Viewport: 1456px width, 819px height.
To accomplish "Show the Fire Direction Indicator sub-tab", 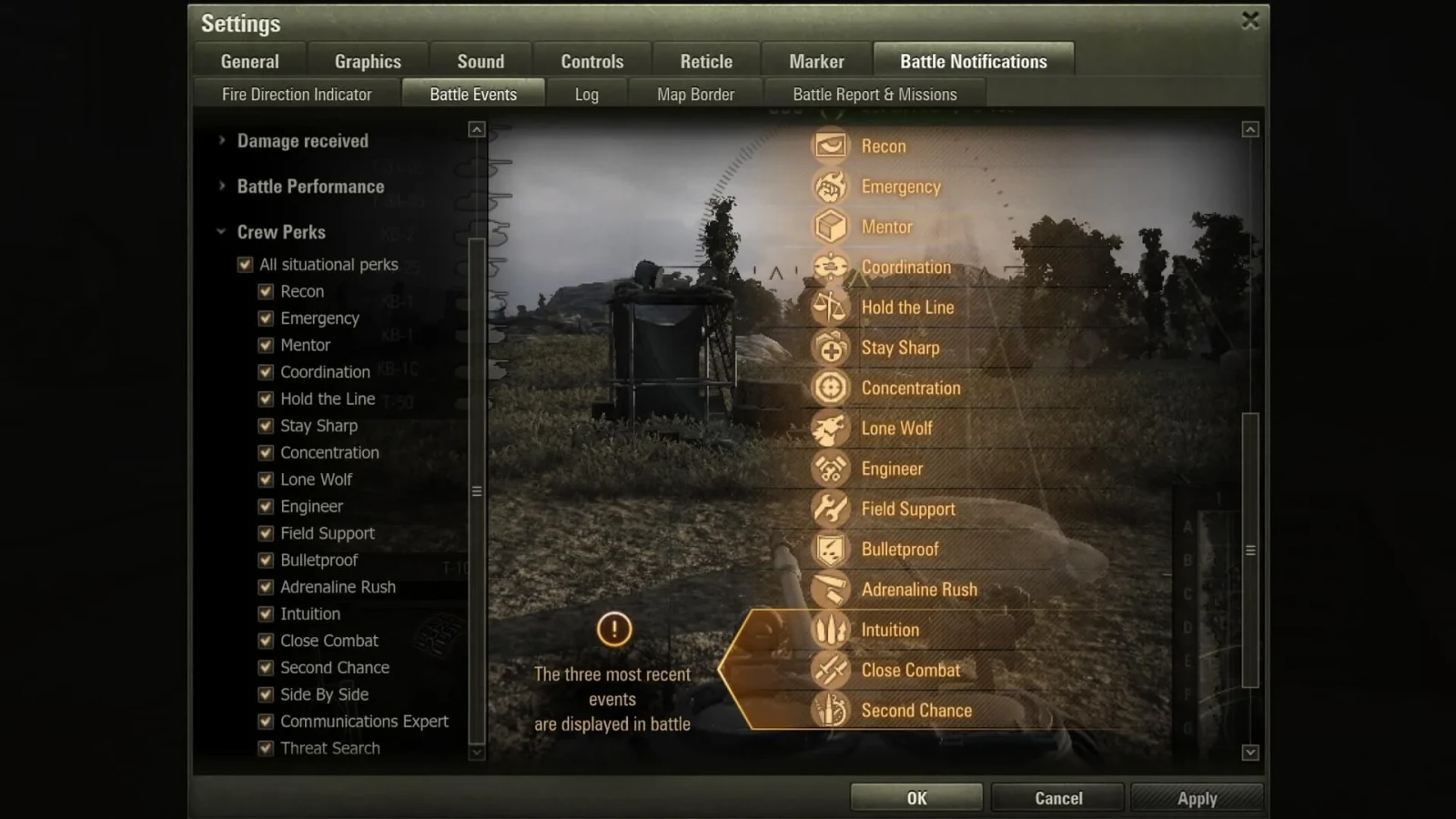I will (x=297, y=94).
